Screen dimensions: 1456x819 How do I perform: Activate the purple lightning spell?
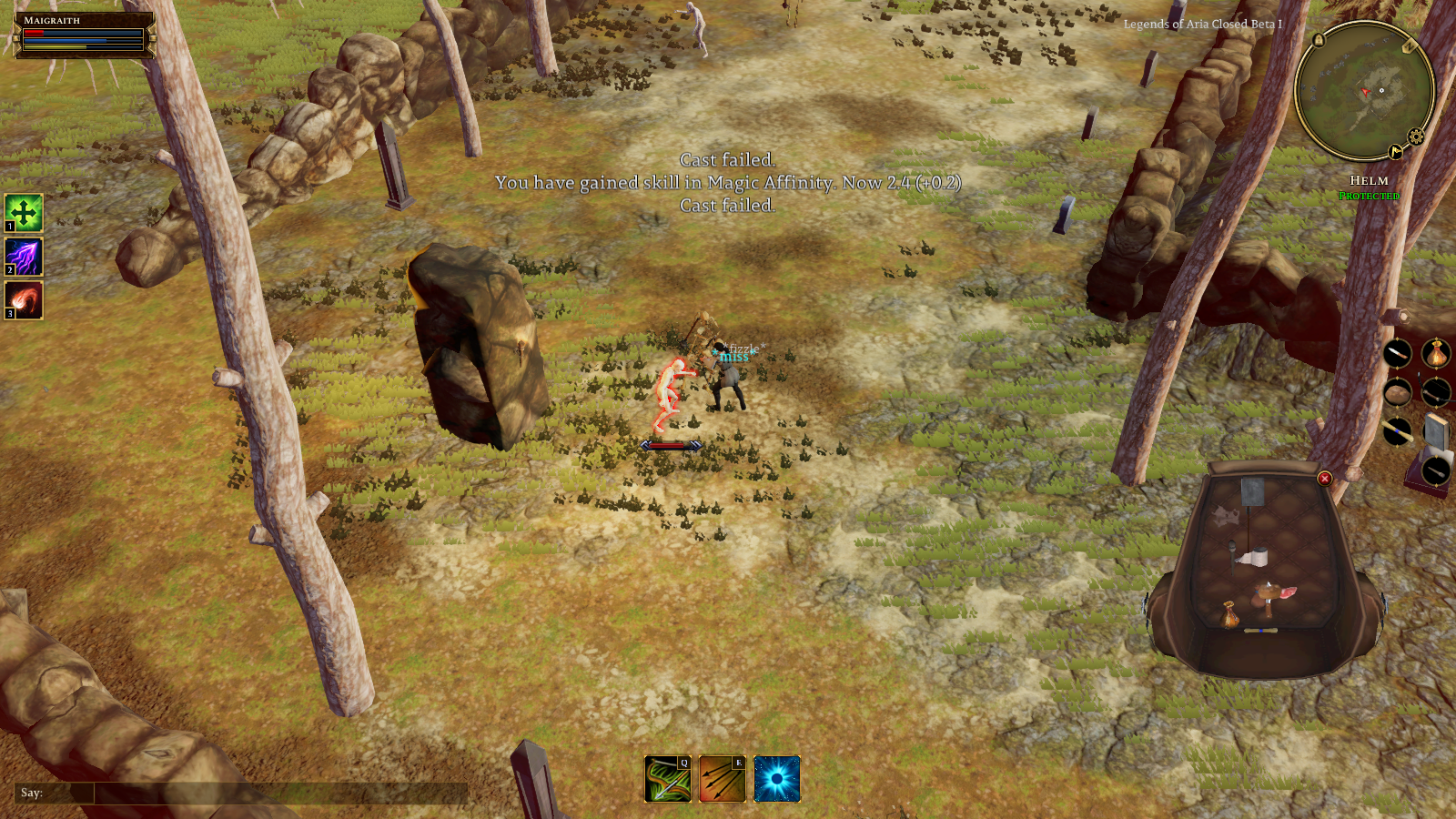pyautogui.click(x=24, y=257)
